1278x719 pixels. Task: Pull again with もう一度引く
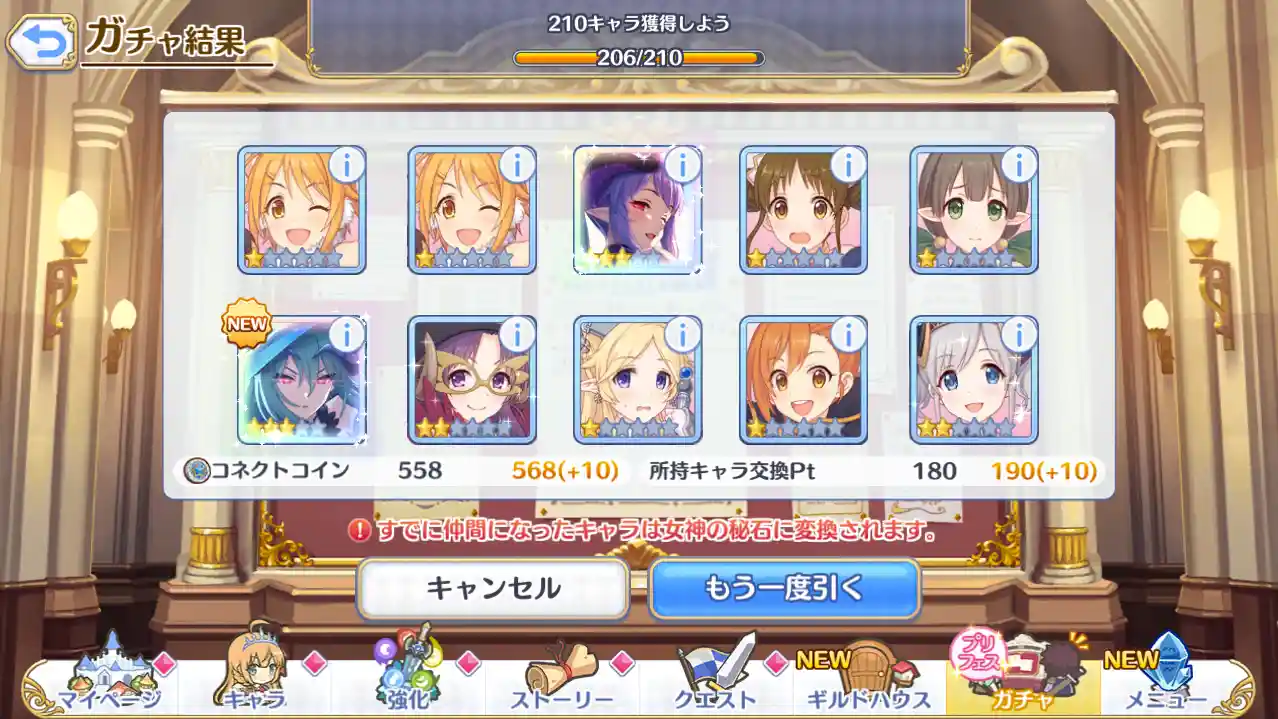click(784, 588)
